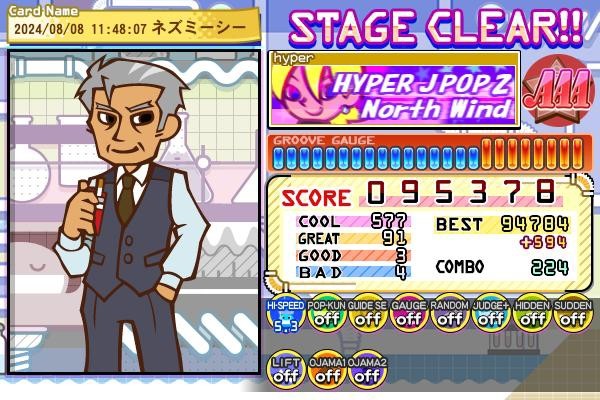Toggle the SUDDEN option
This screenshot has height=400, width=600.
coord(572,316)
